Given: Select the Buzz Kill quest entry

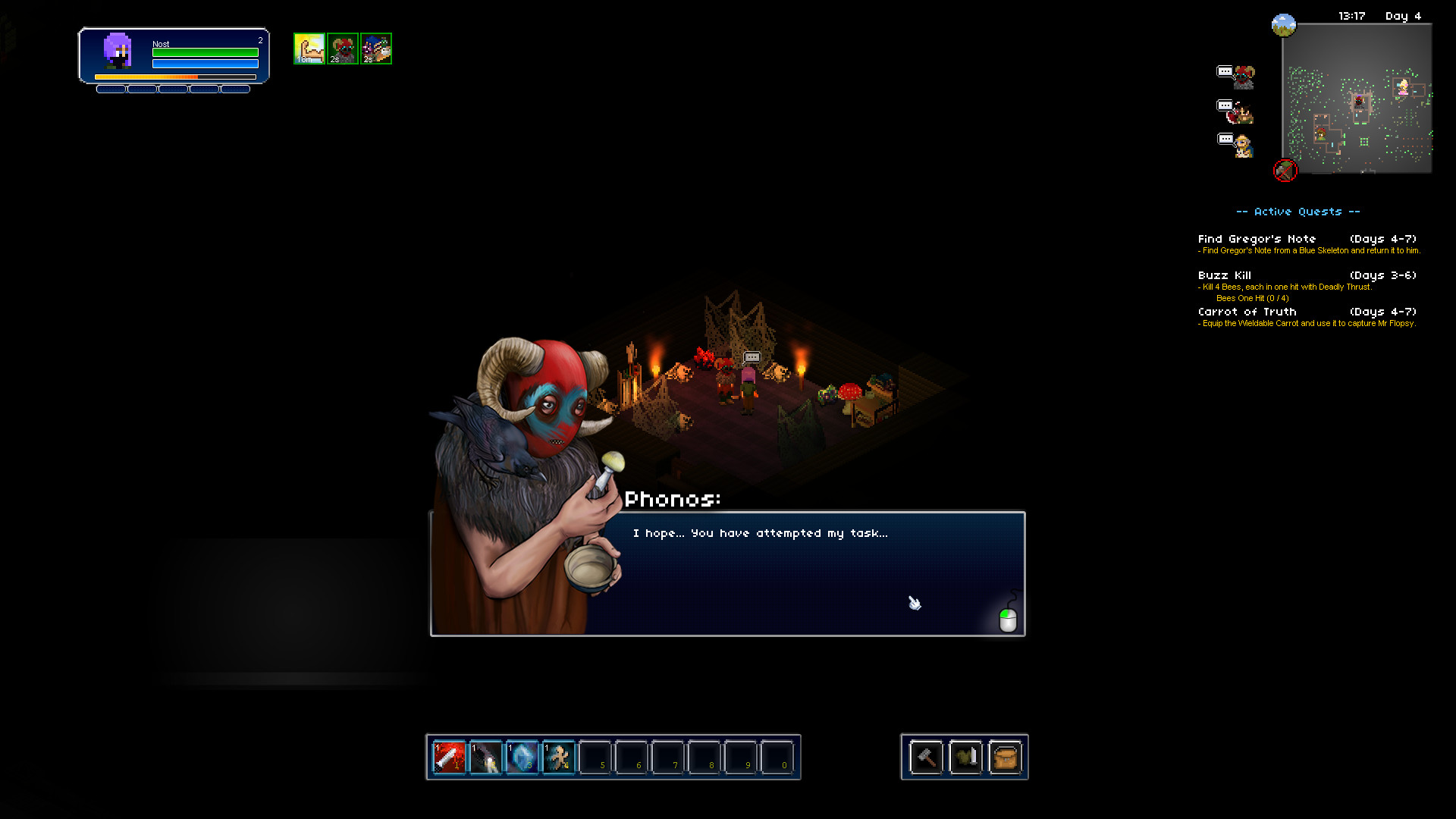Looking at the screenshot, I should tap(1225, 275).
